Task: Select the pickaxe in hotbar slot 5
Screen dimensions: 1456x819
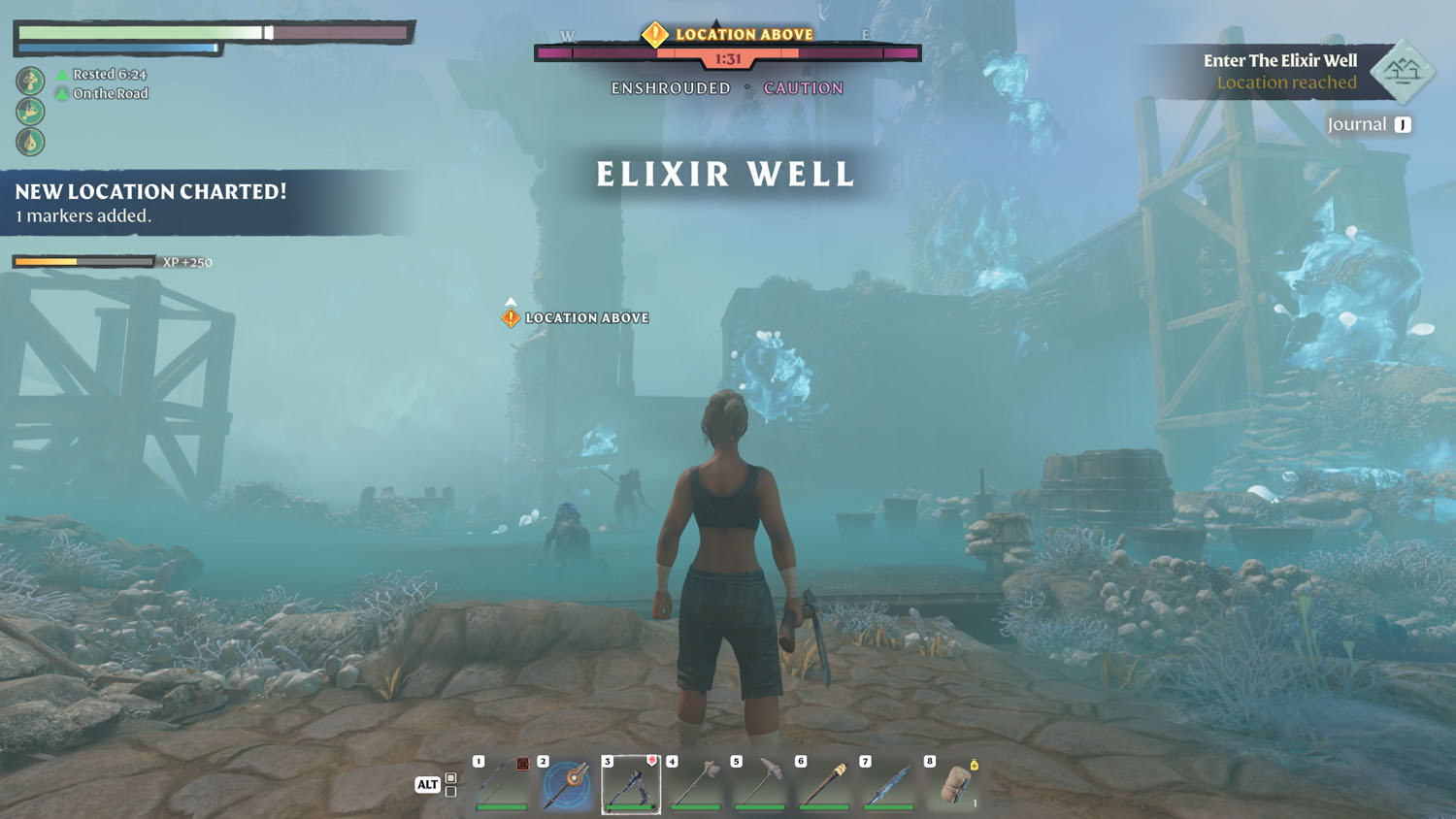Action: pos(759,786)
